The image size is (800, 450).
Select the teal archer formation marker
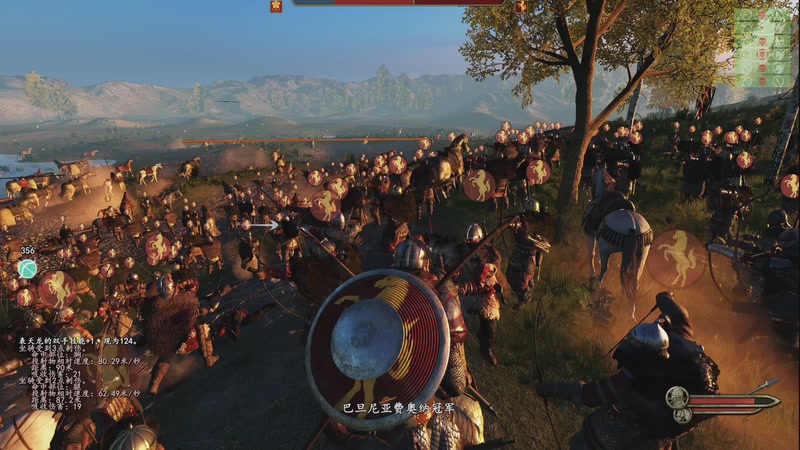[28, 268]
